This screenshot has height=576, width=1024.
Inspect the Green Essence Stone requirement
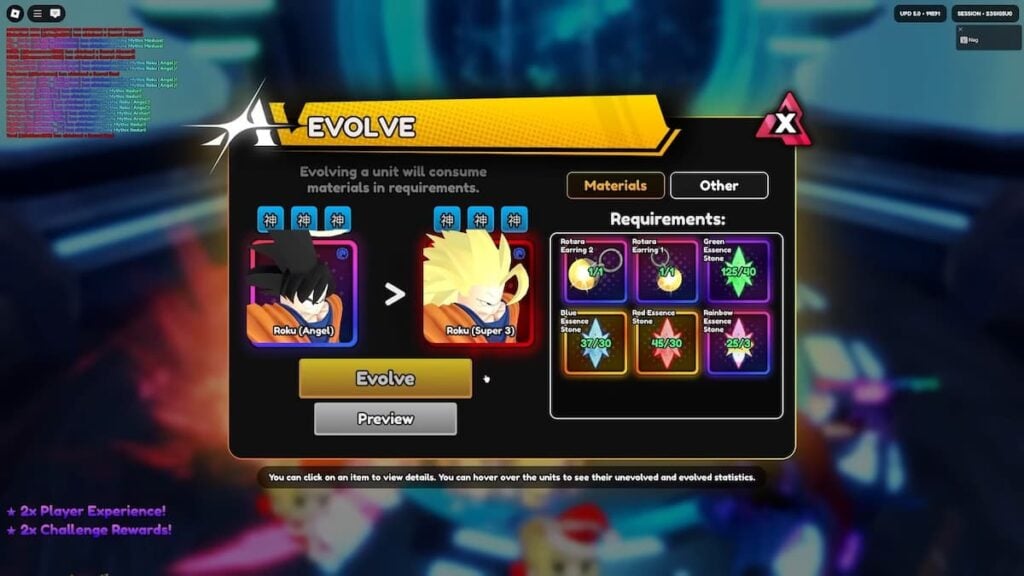pyautogui.click(x=739, y=270)
